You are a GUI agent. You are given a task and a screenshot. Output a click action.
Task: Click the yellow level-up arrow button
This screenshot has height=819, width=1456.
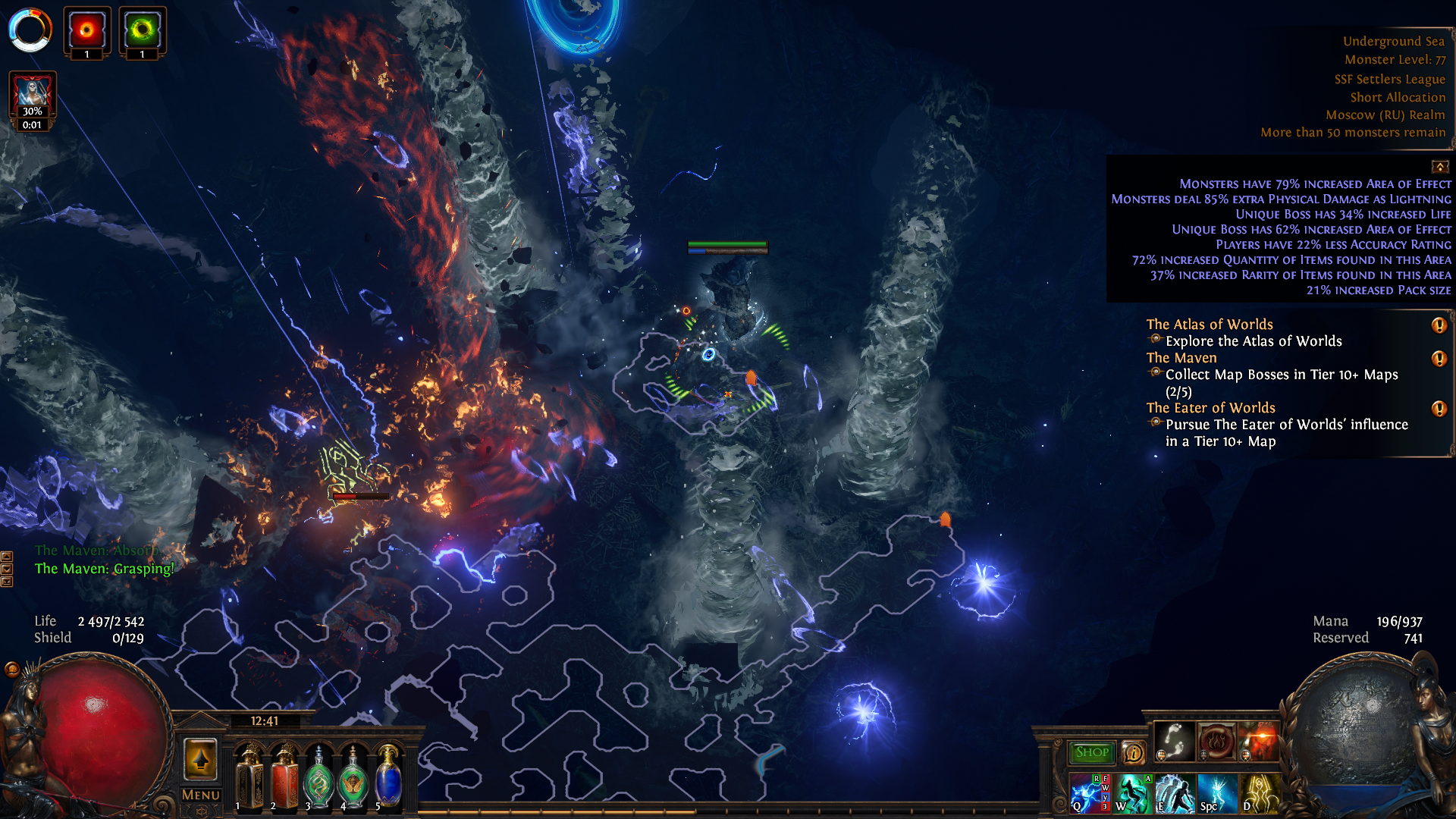pyautogui.click(x=201, y=759)
